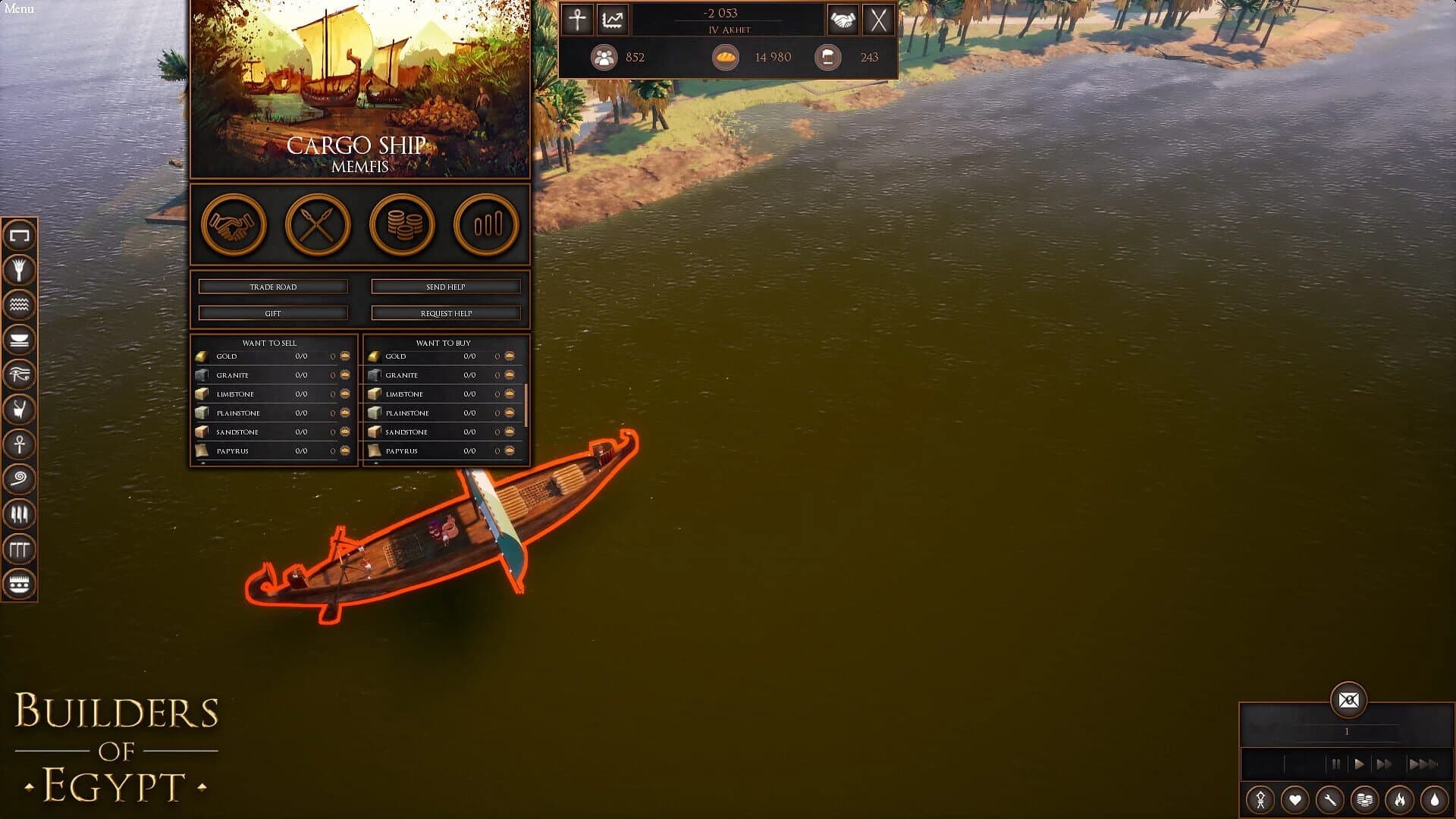
Task: Open the statistics graph panel
Action: (x=612, y=20)
